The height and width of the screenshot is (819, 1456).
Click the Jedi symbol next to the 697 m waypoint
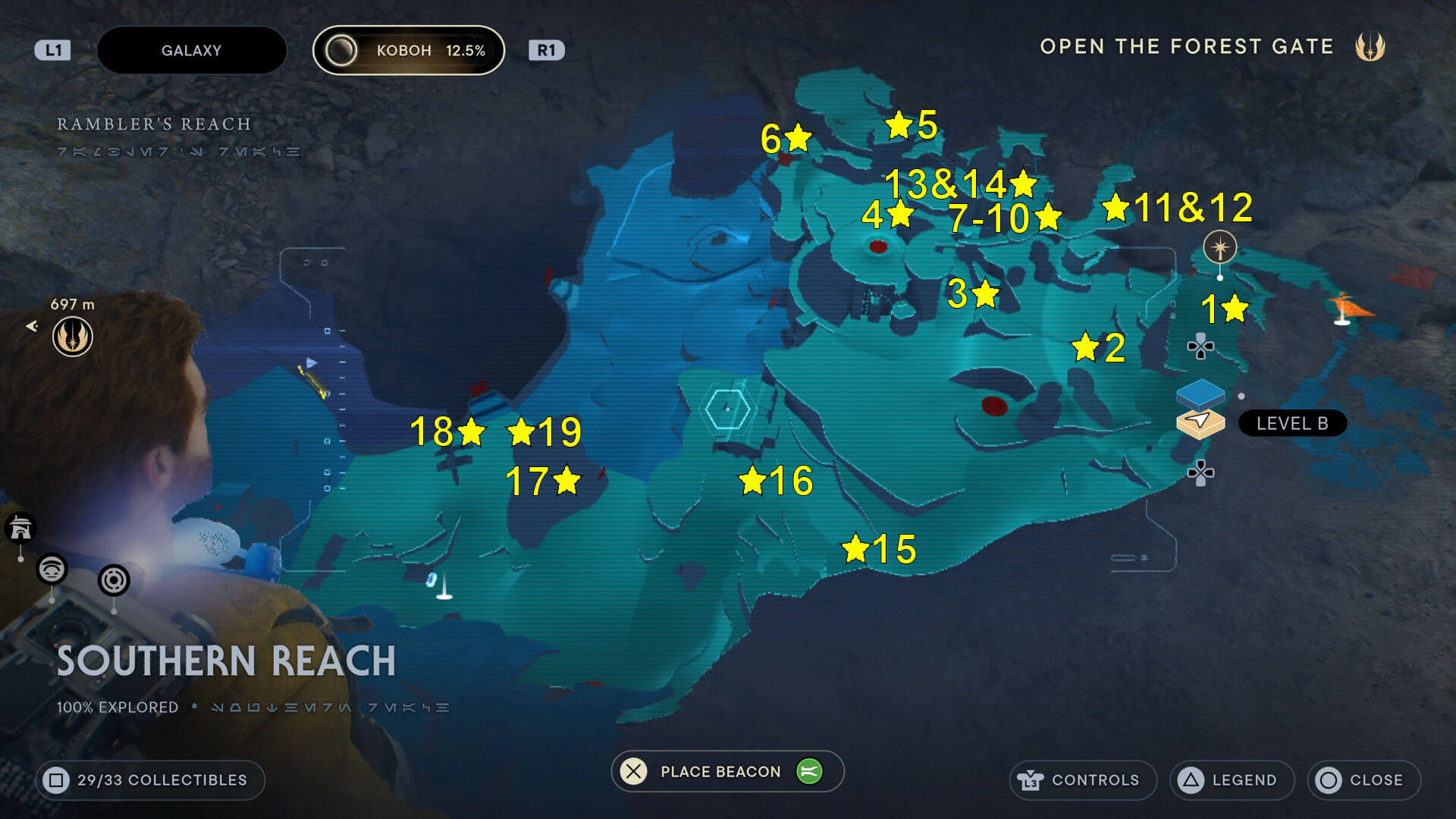(72, 336)
